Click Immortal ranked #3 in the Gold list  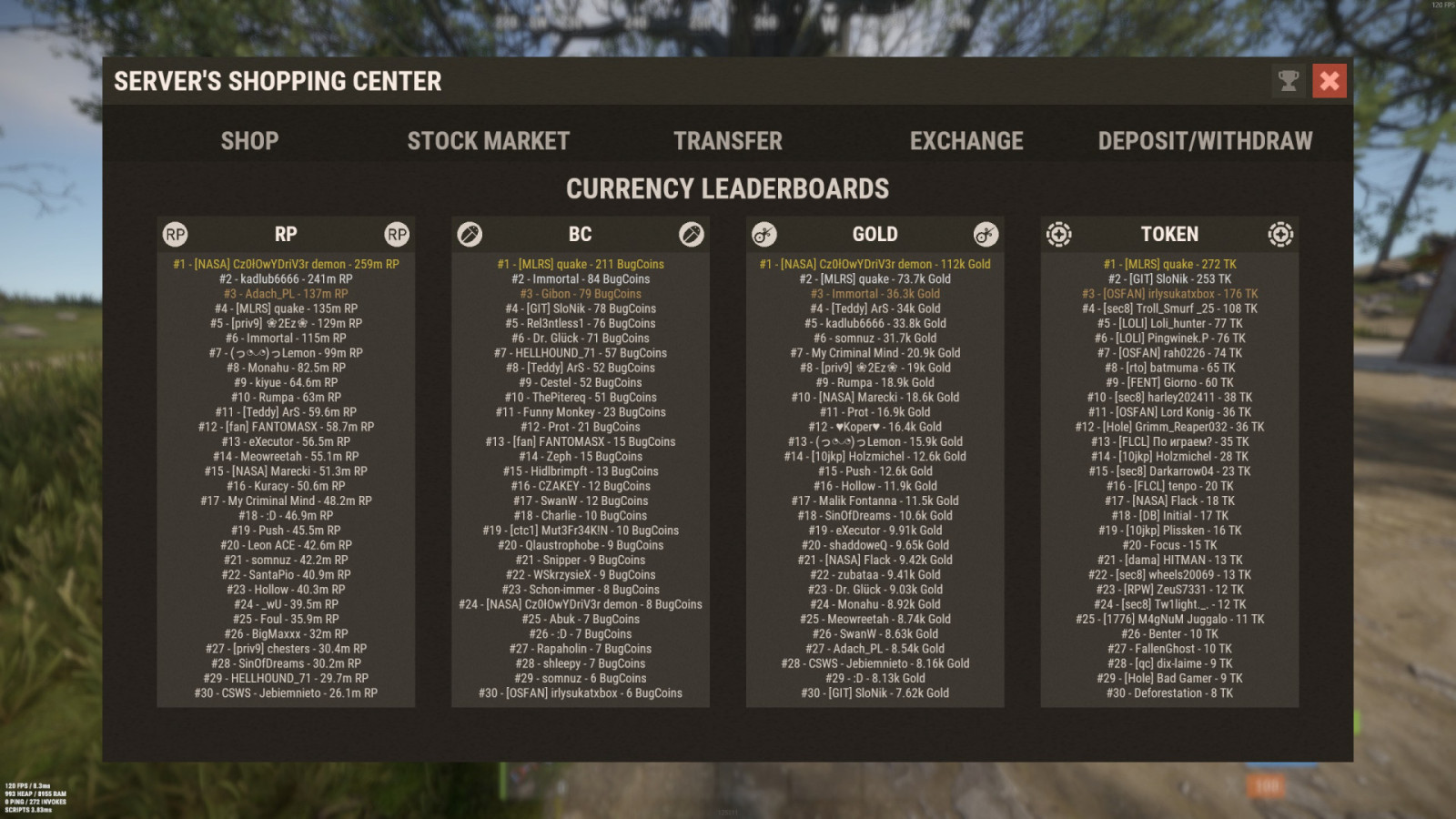coord(875,293)
